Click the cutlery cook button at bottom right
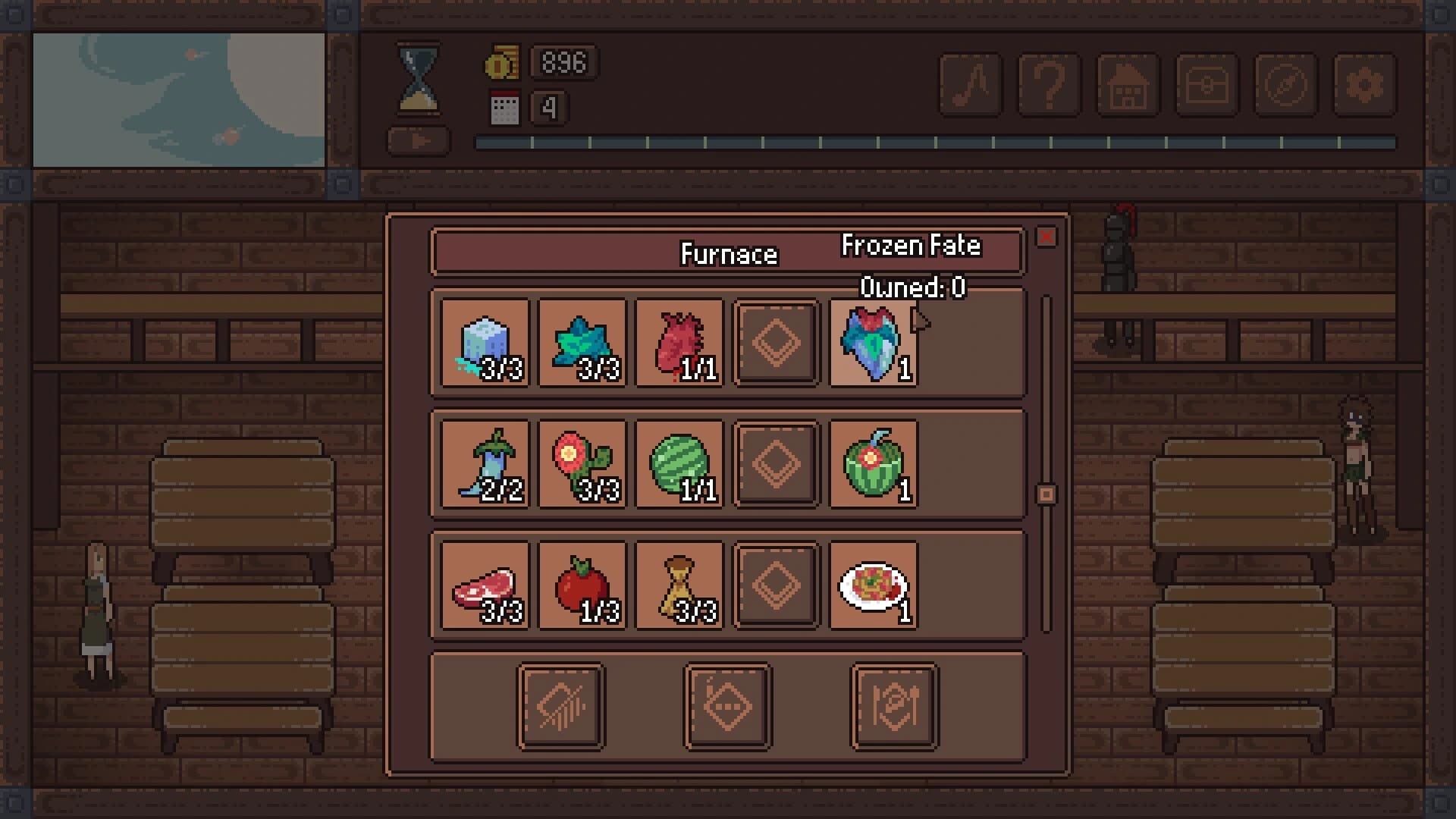 (895, 704)
